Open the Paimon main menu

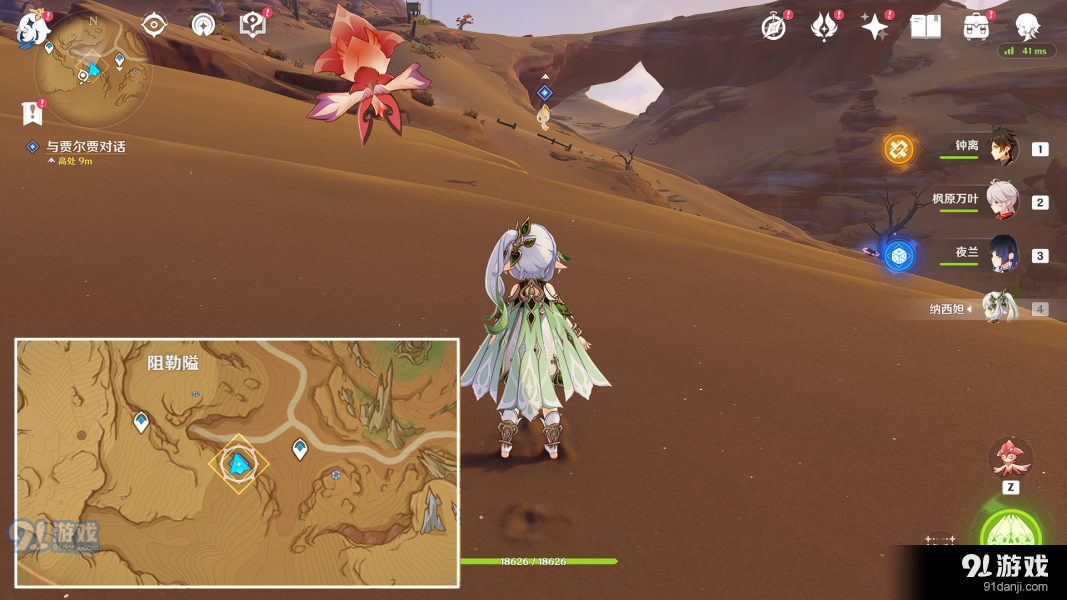point(34,28)
